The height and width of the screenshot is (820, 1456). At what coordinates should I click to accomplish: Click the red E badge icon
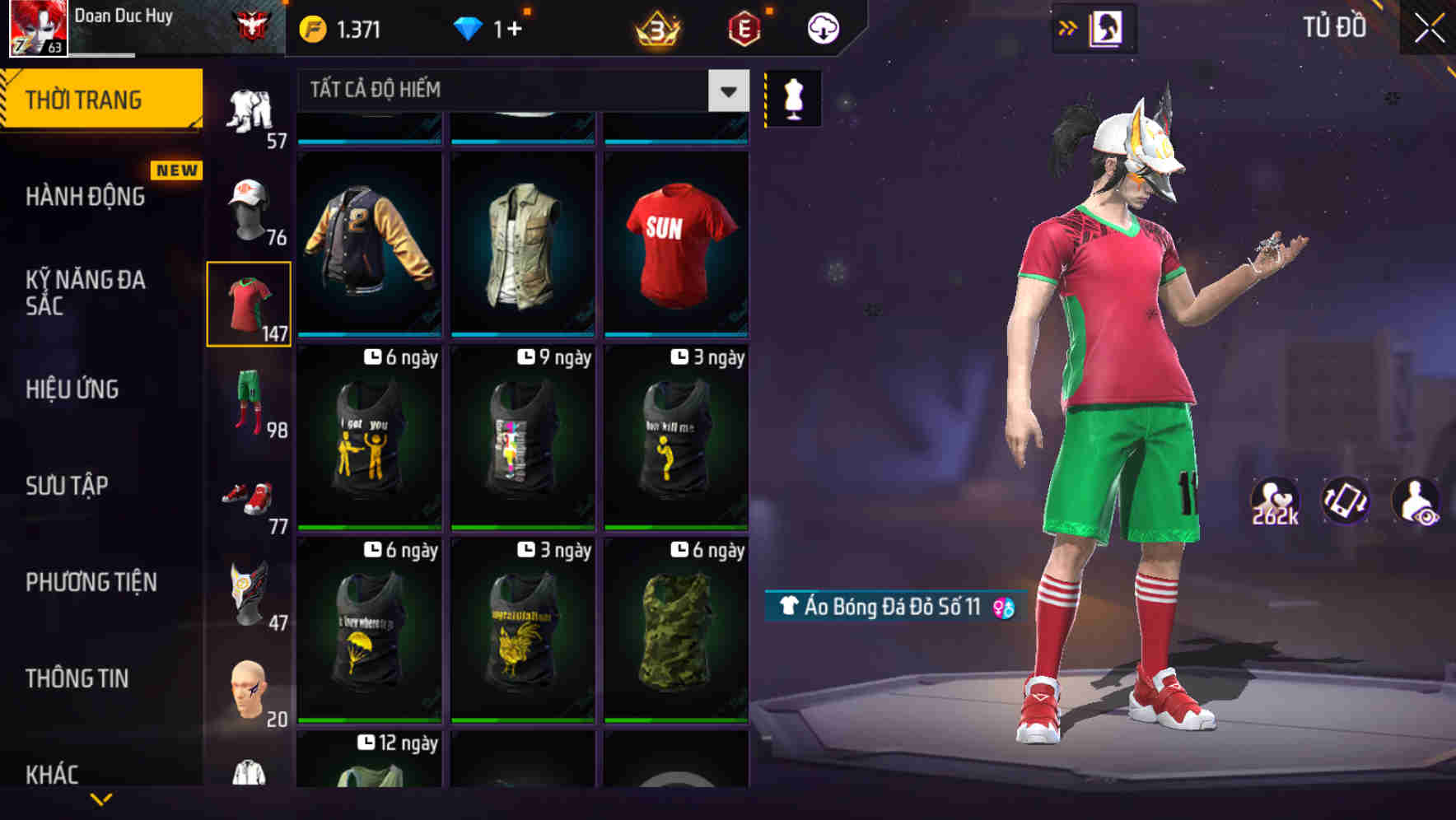pos(744,27)
